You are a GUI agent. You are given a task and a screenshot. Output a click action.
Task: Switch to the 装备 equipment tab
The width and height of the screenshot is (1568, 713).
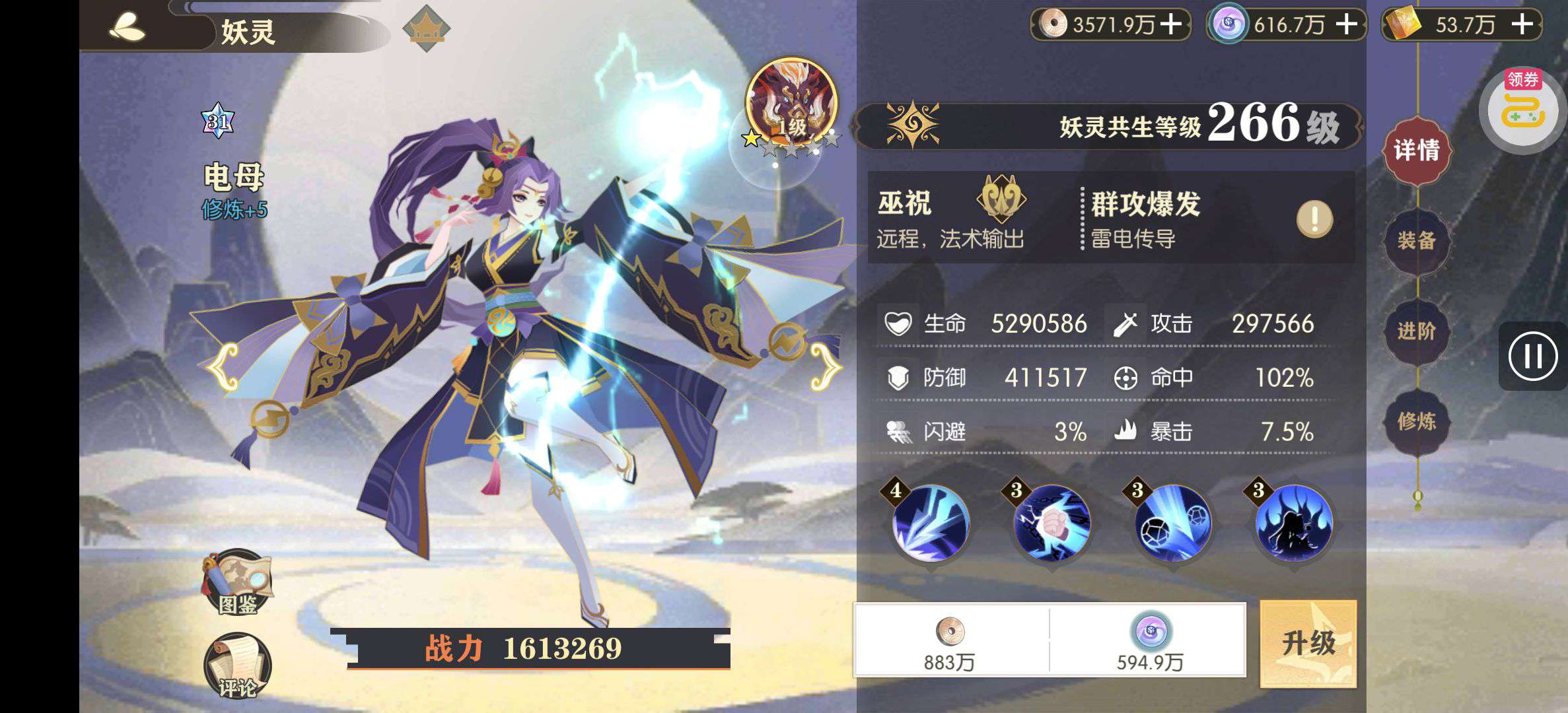(x=1416, y=240)
